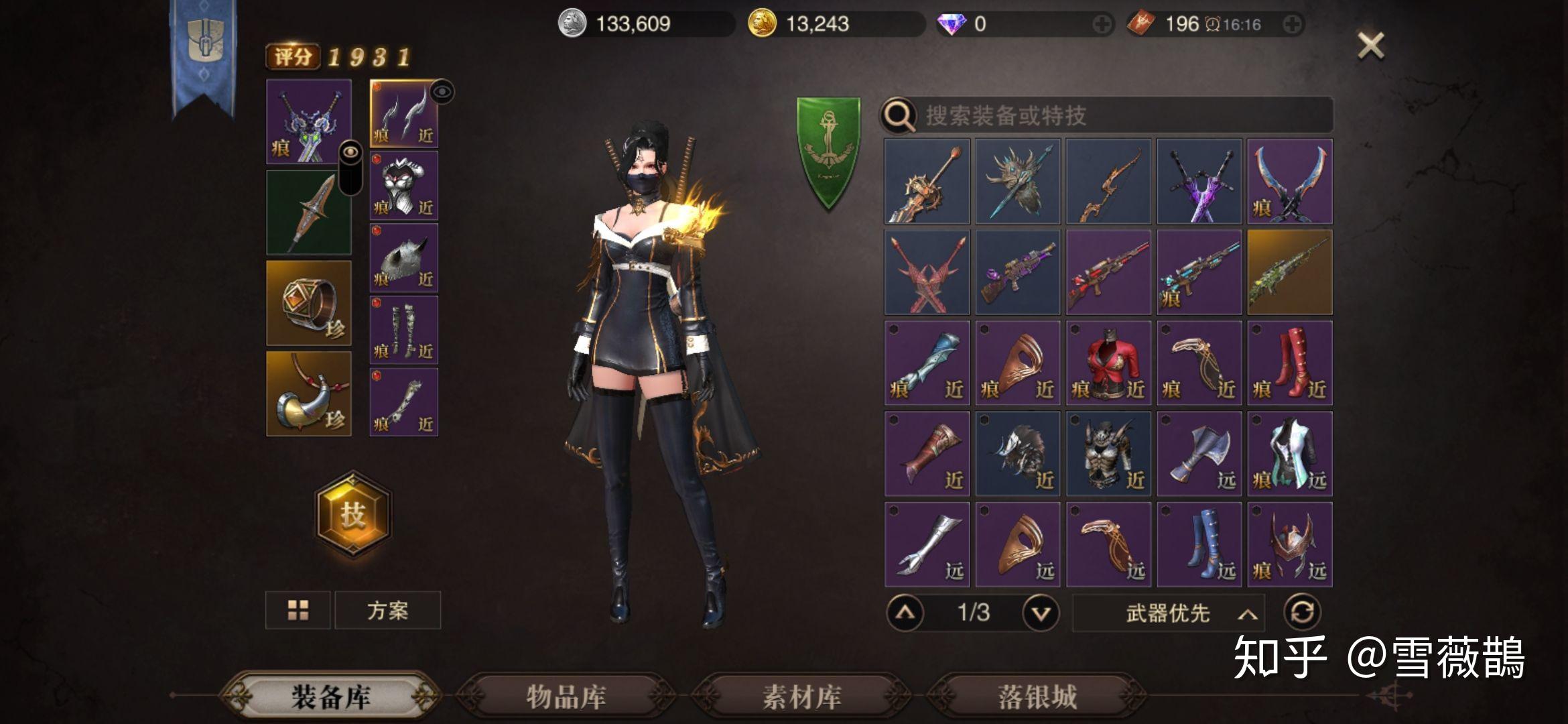Close the equipment screen

coord(1370,46)
